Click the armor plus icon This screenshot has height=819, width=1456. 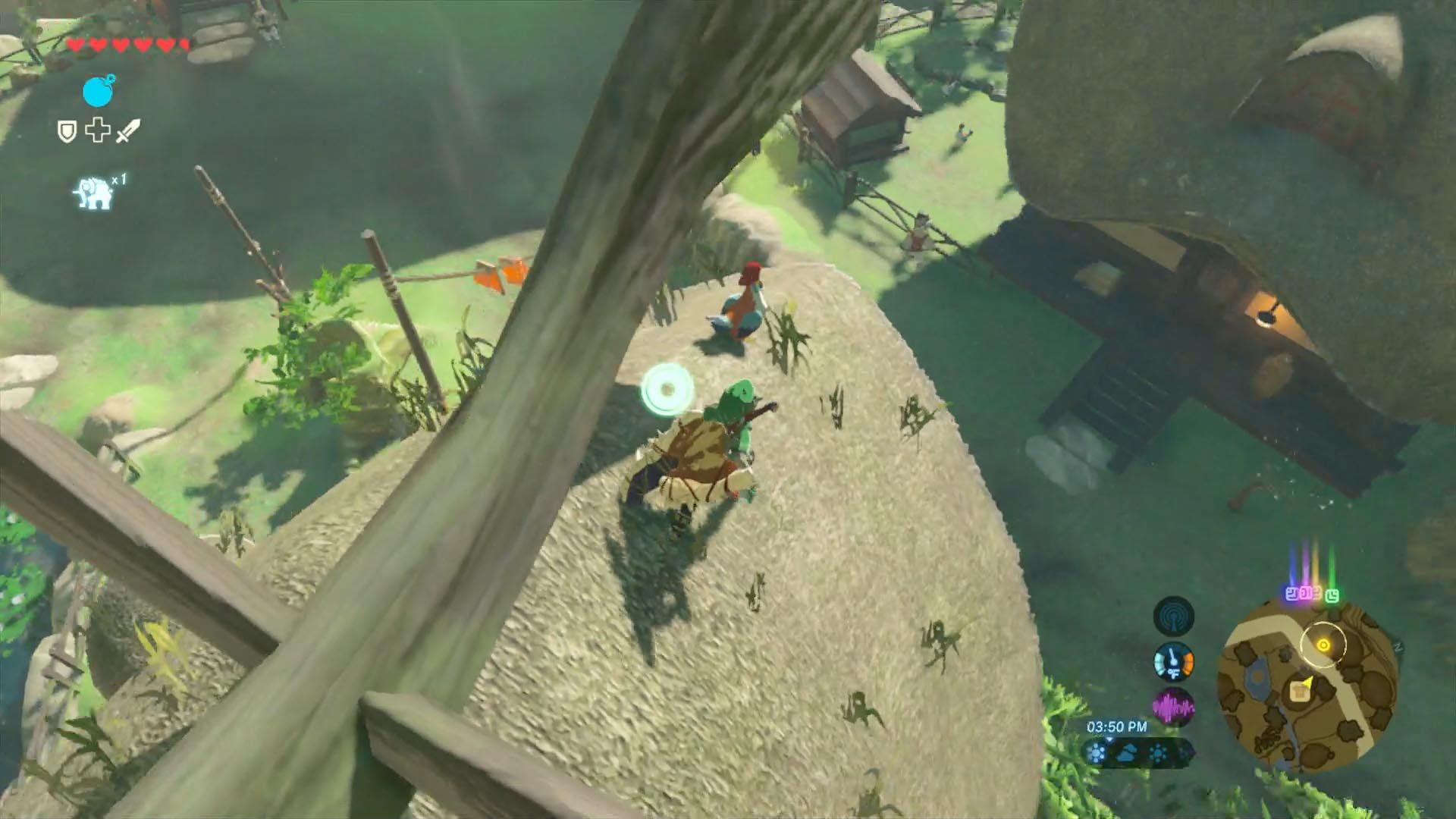pos(97,130)
